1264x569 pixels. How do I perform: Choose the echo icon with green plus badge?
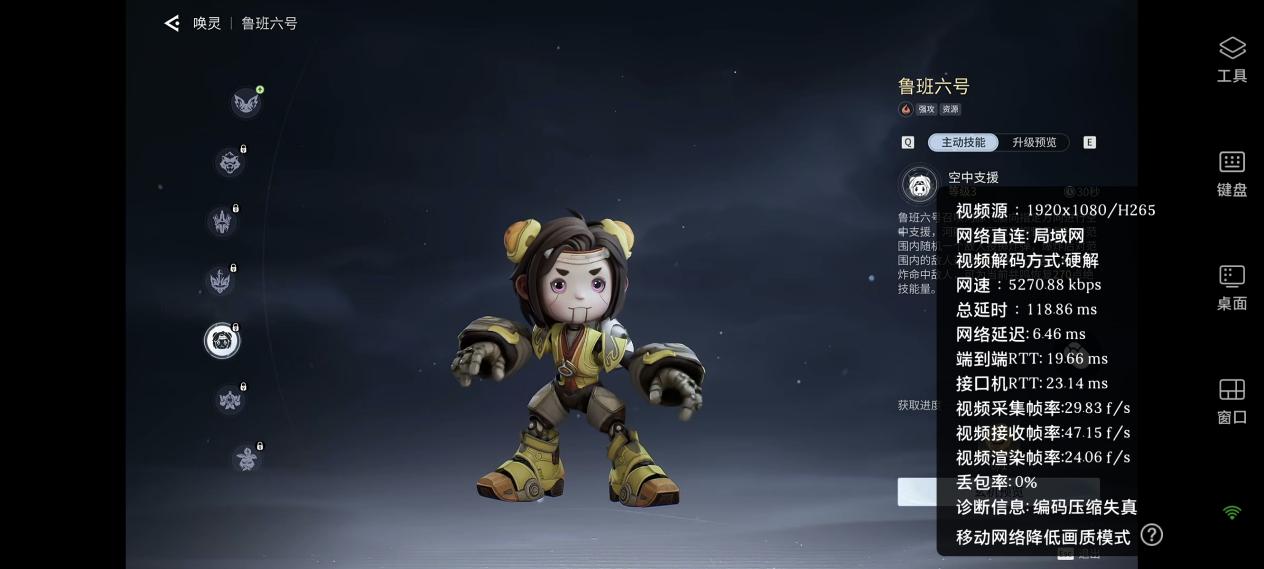(x=246, y=102)
